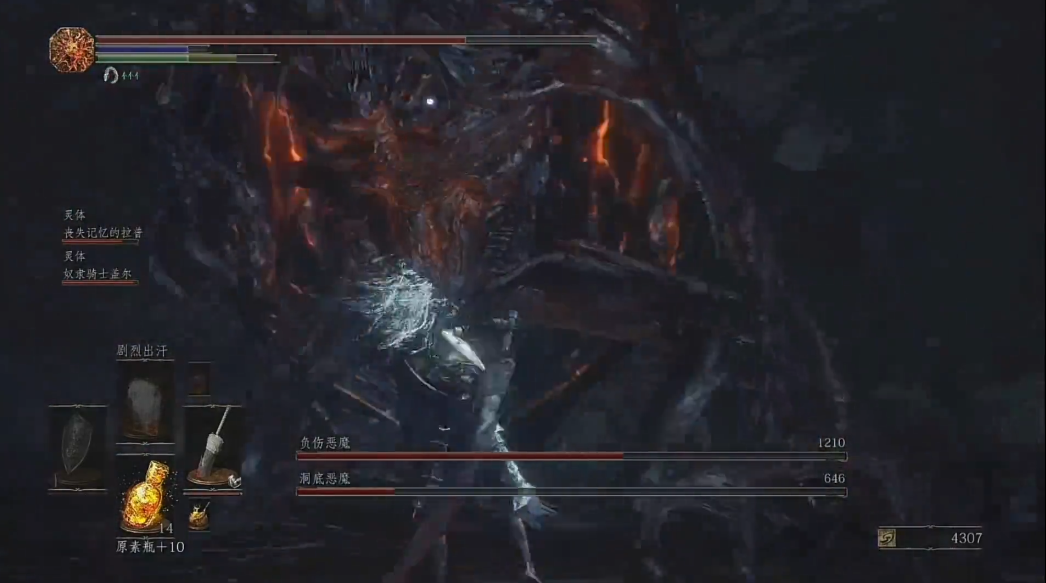Select the left-hand shield slot

pos(77,448)
